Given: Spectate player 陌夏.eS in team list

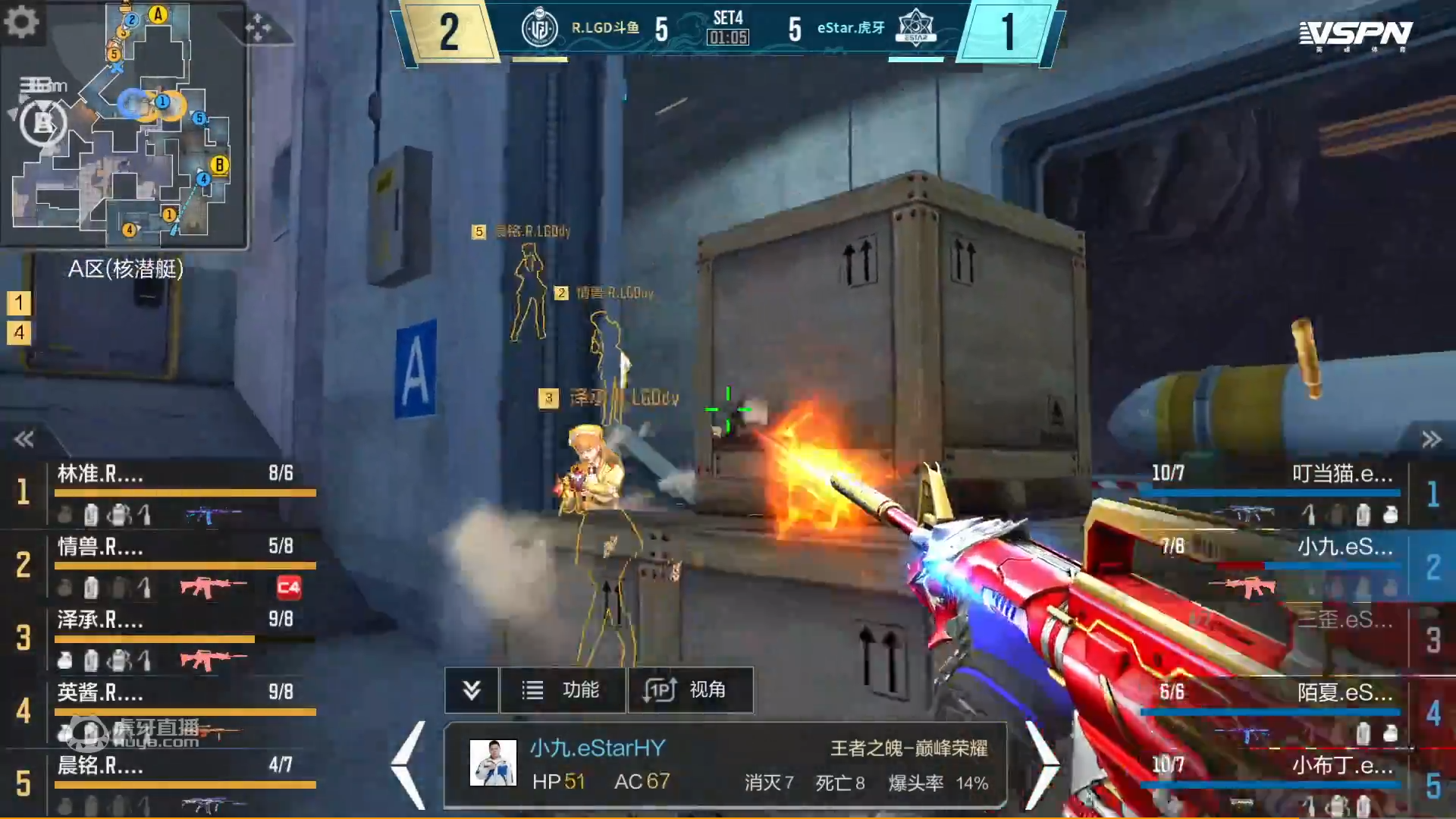Looking at the screenshot, I should (1282, 711).
